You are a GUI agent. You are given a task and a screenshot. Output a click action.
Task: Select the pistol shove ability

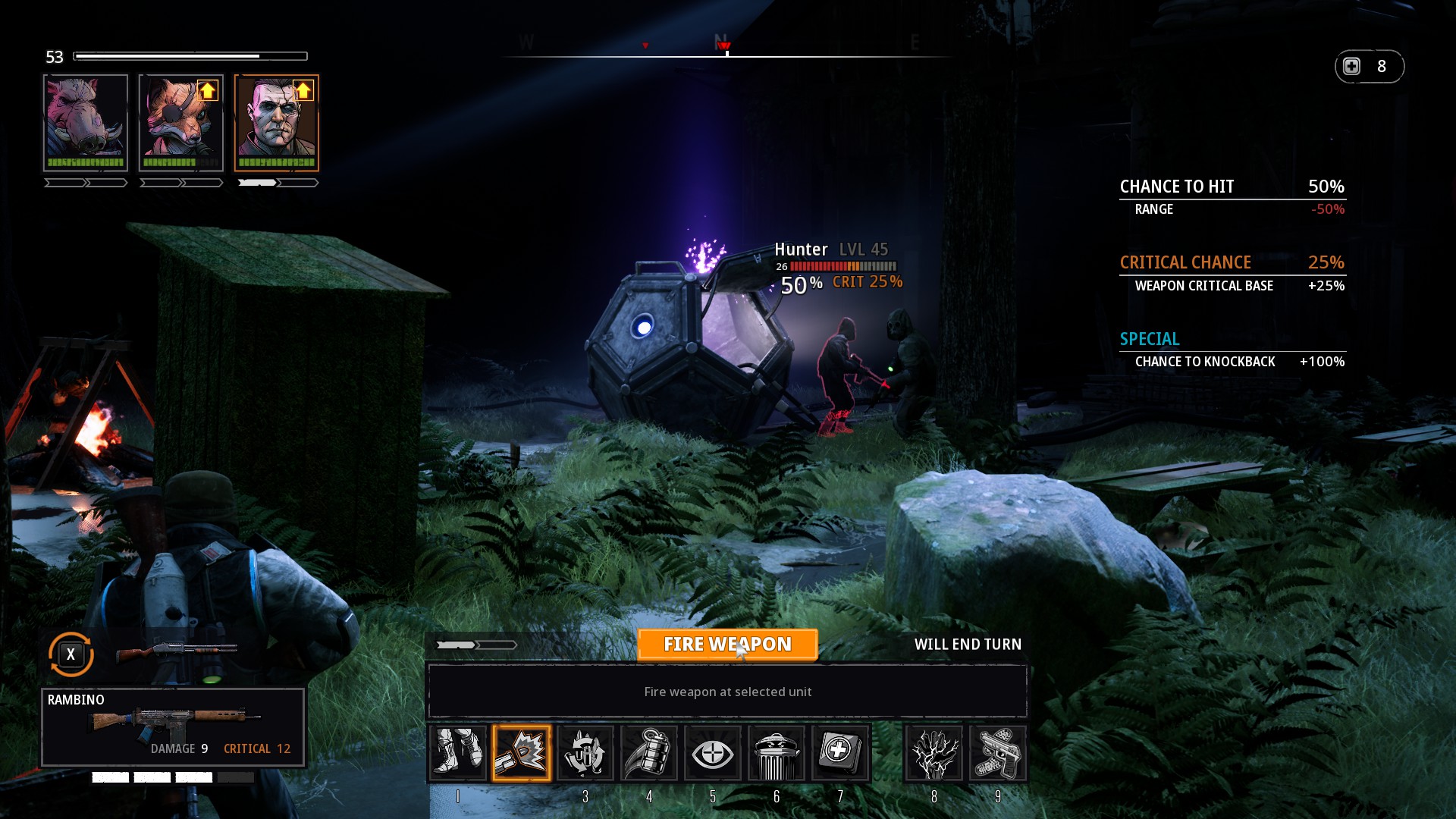click(997, 753)
